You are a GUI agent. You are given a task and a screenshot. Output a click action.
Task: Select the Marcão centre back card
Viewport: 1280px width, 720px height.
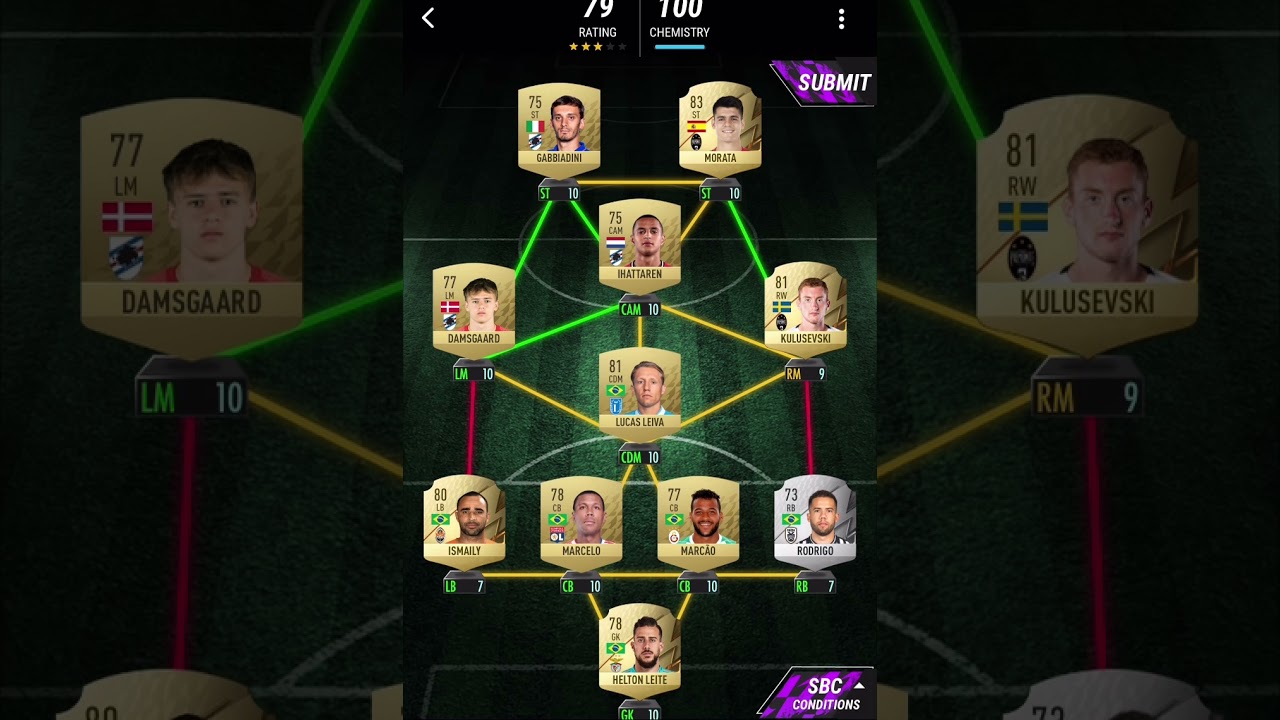[698, 521]
